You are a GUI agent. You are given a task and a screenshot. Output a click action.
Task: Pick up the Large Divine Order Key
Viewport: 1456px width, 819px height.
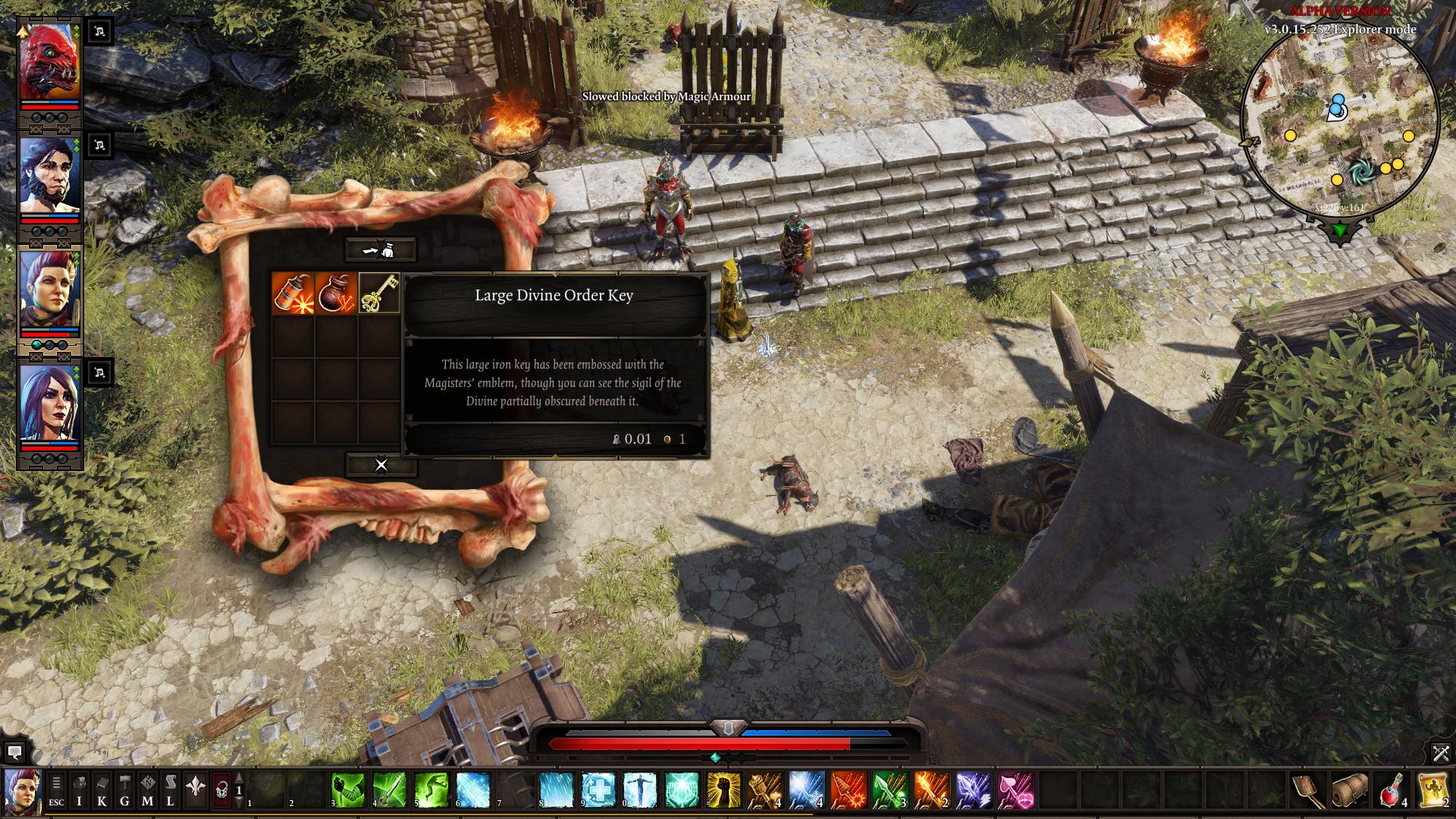pos(379,293)
